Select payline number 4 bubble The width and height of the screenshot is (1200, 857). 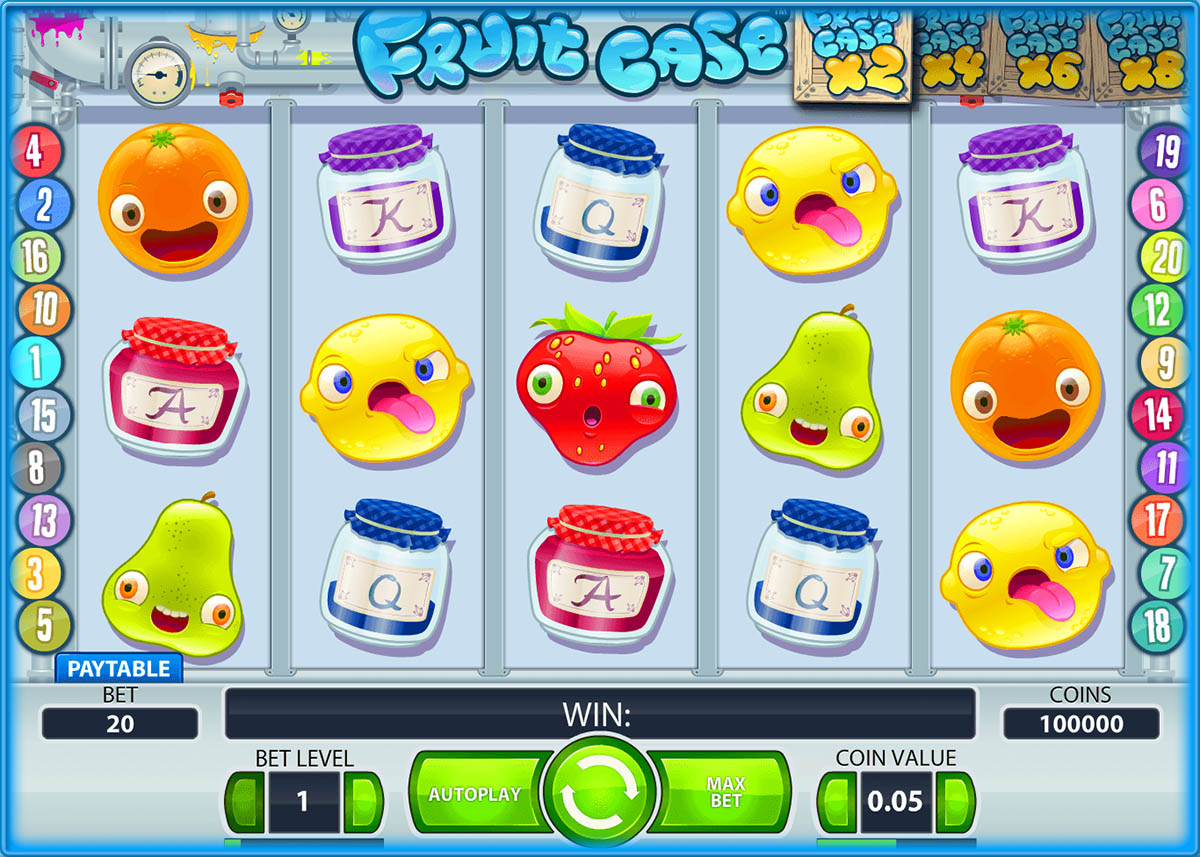click(35, 153)
